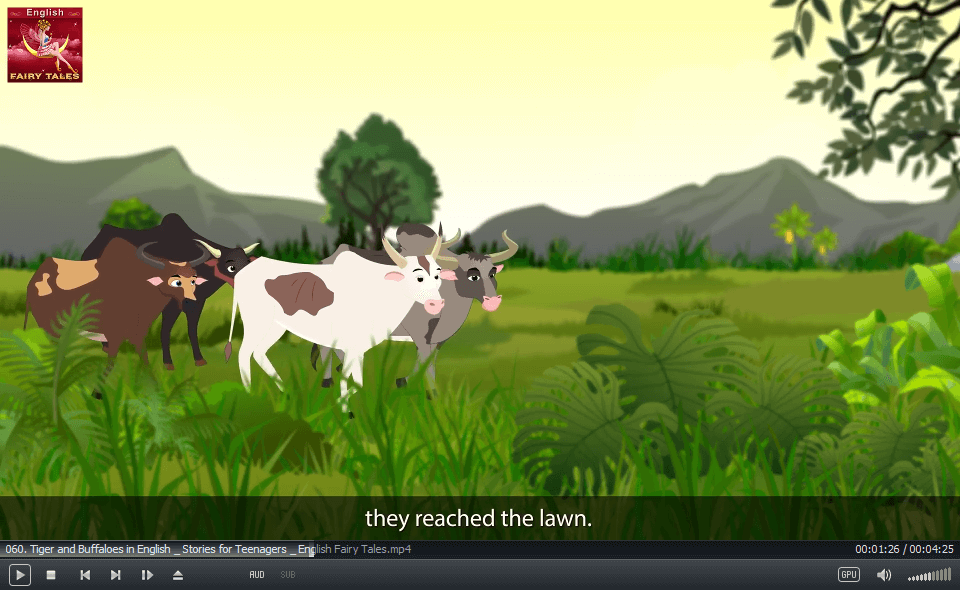This screenshot has width=960, height=590.
Task: Mute sound with the speaker icon
Action: tap(884, 575)
